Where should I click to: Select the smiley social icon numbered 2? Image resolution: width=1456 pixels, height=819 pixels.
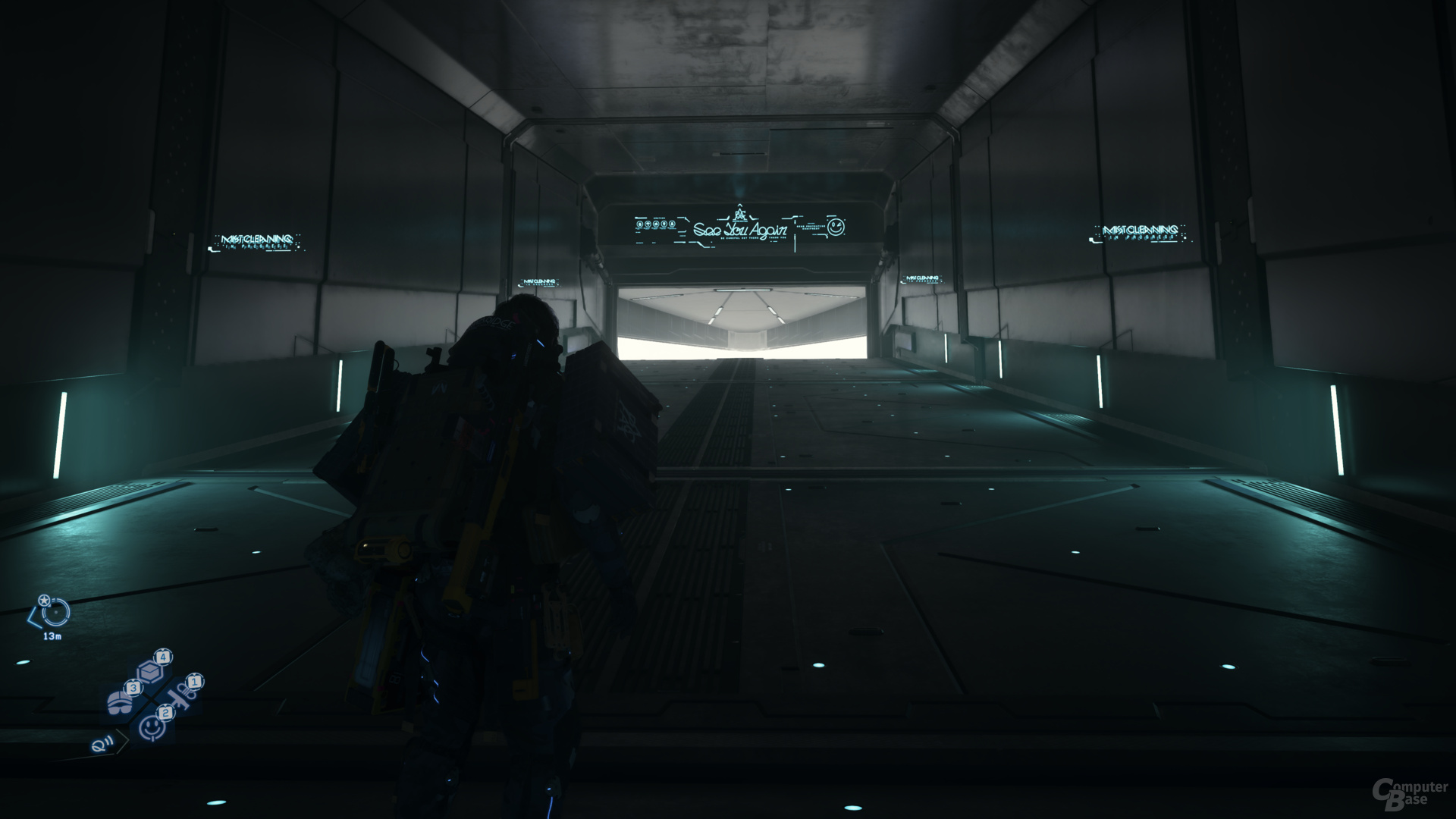click(x=152, y=728)
